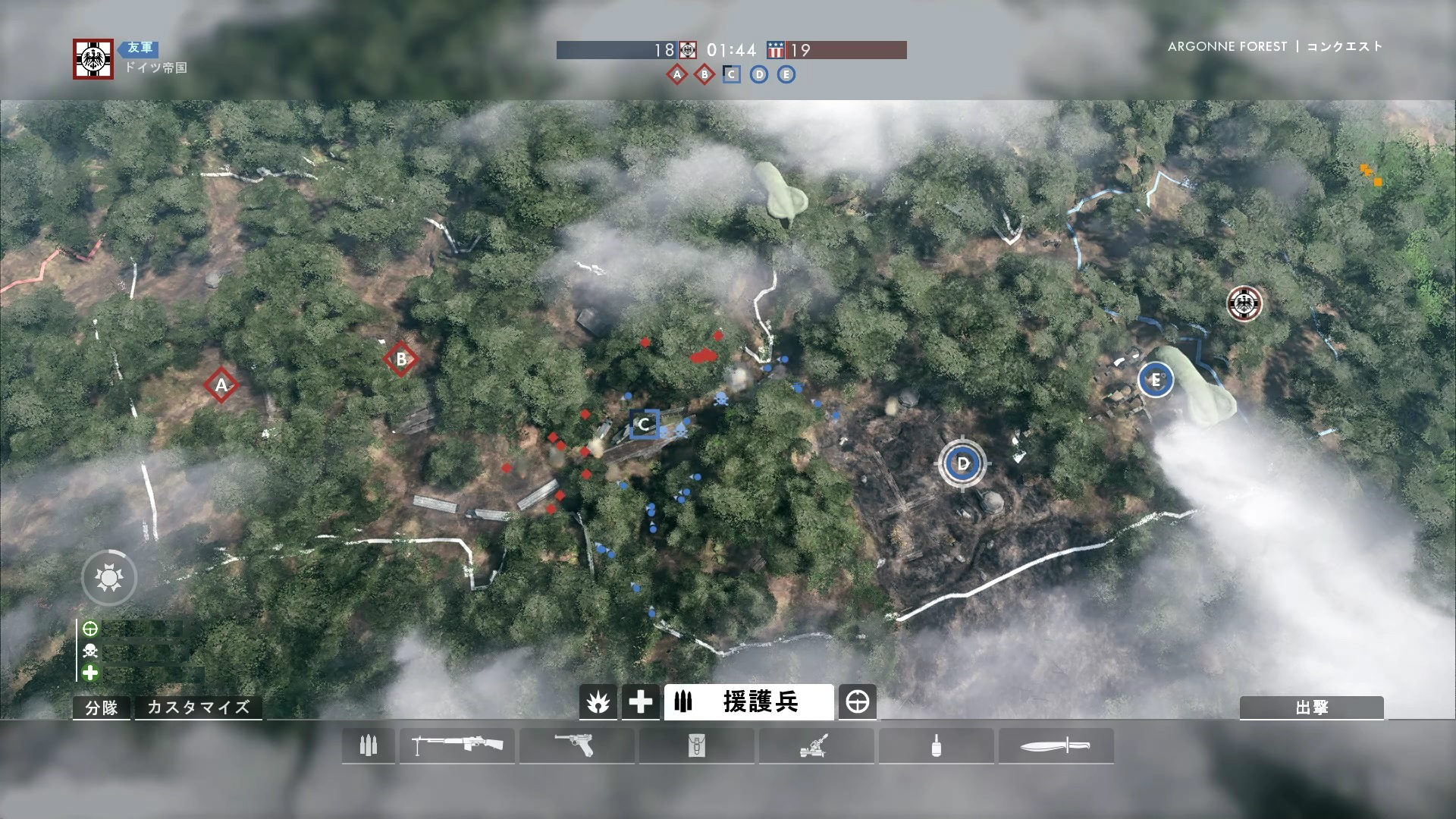Click enemy flag A marker

click(221, 384)
